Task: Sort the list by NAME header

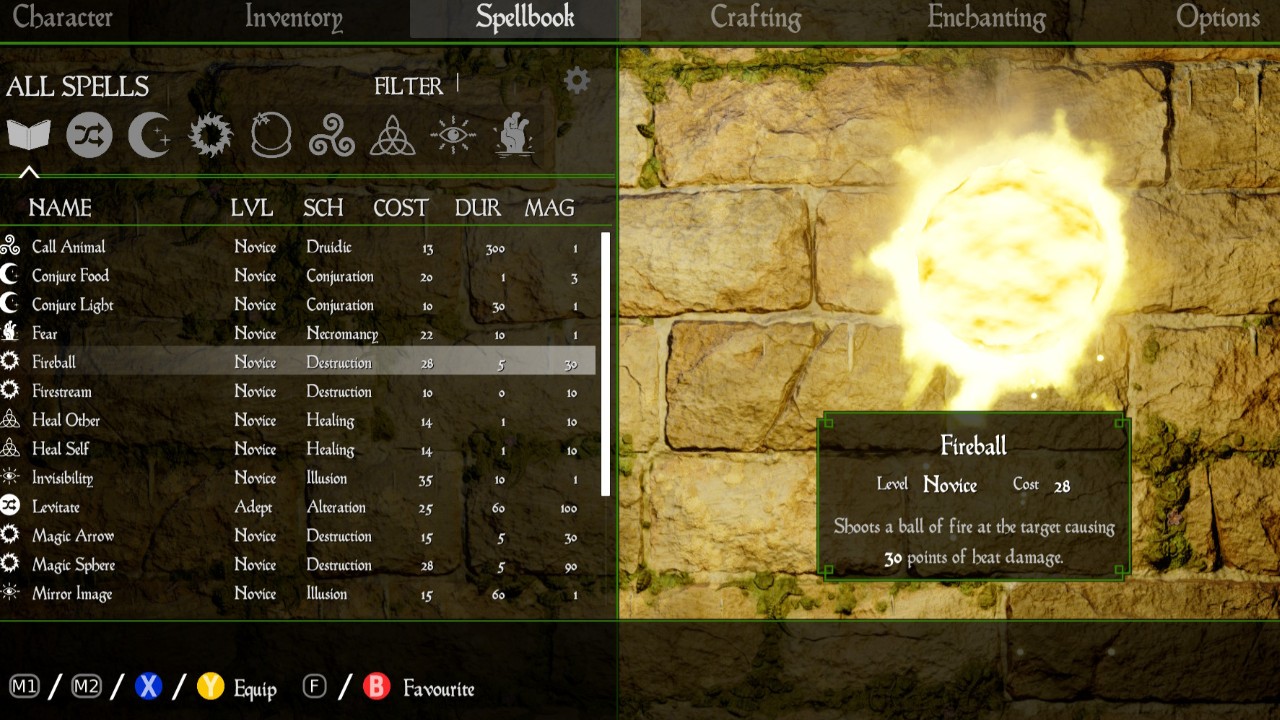Action: click(x=60, y=208)
